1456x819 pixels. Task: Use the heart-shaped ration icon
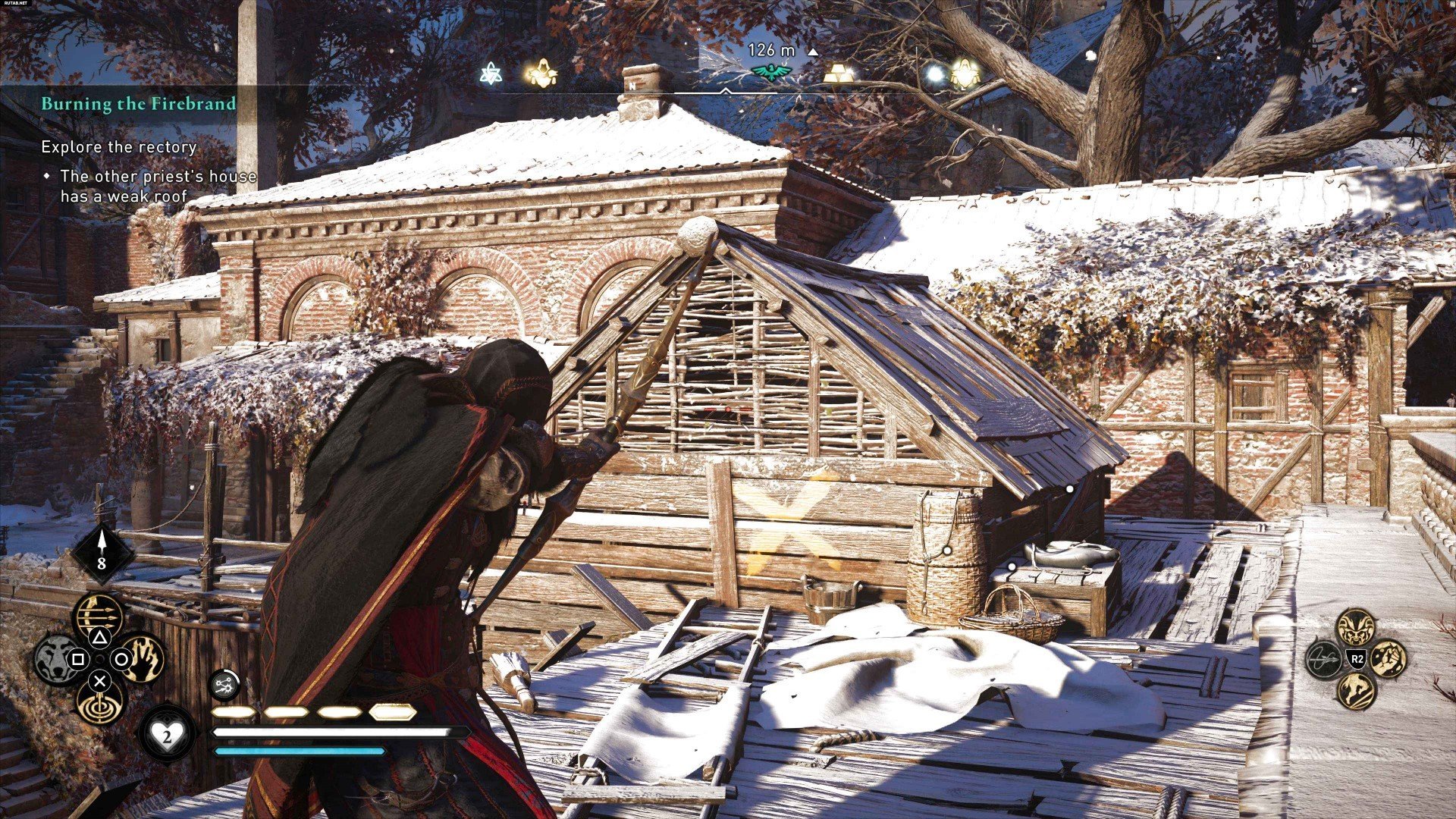coord(168,733)
